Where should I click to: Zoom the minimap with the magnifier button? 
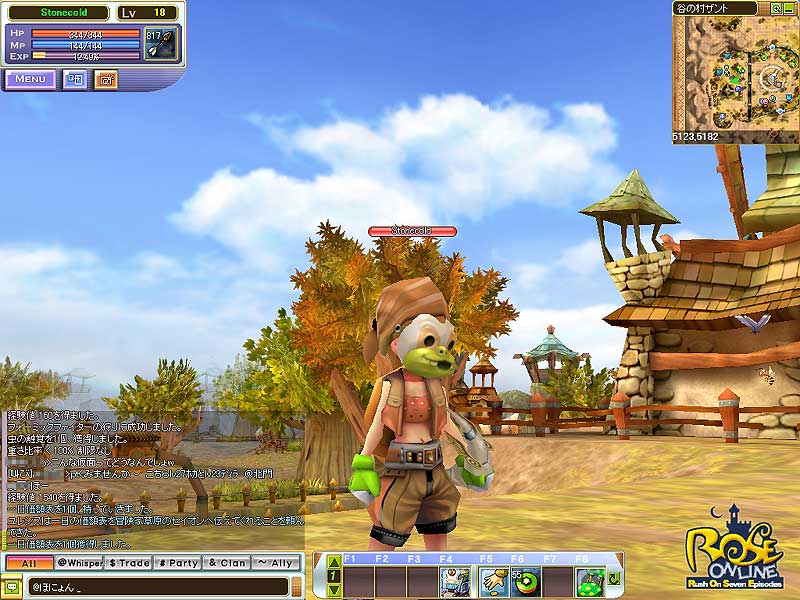coord(776,7)
